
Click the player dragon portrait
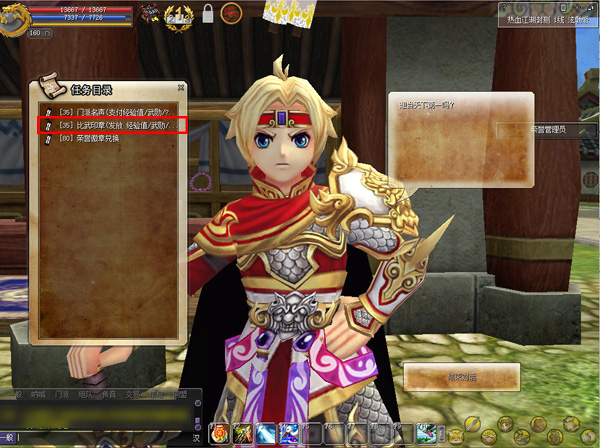15,18
